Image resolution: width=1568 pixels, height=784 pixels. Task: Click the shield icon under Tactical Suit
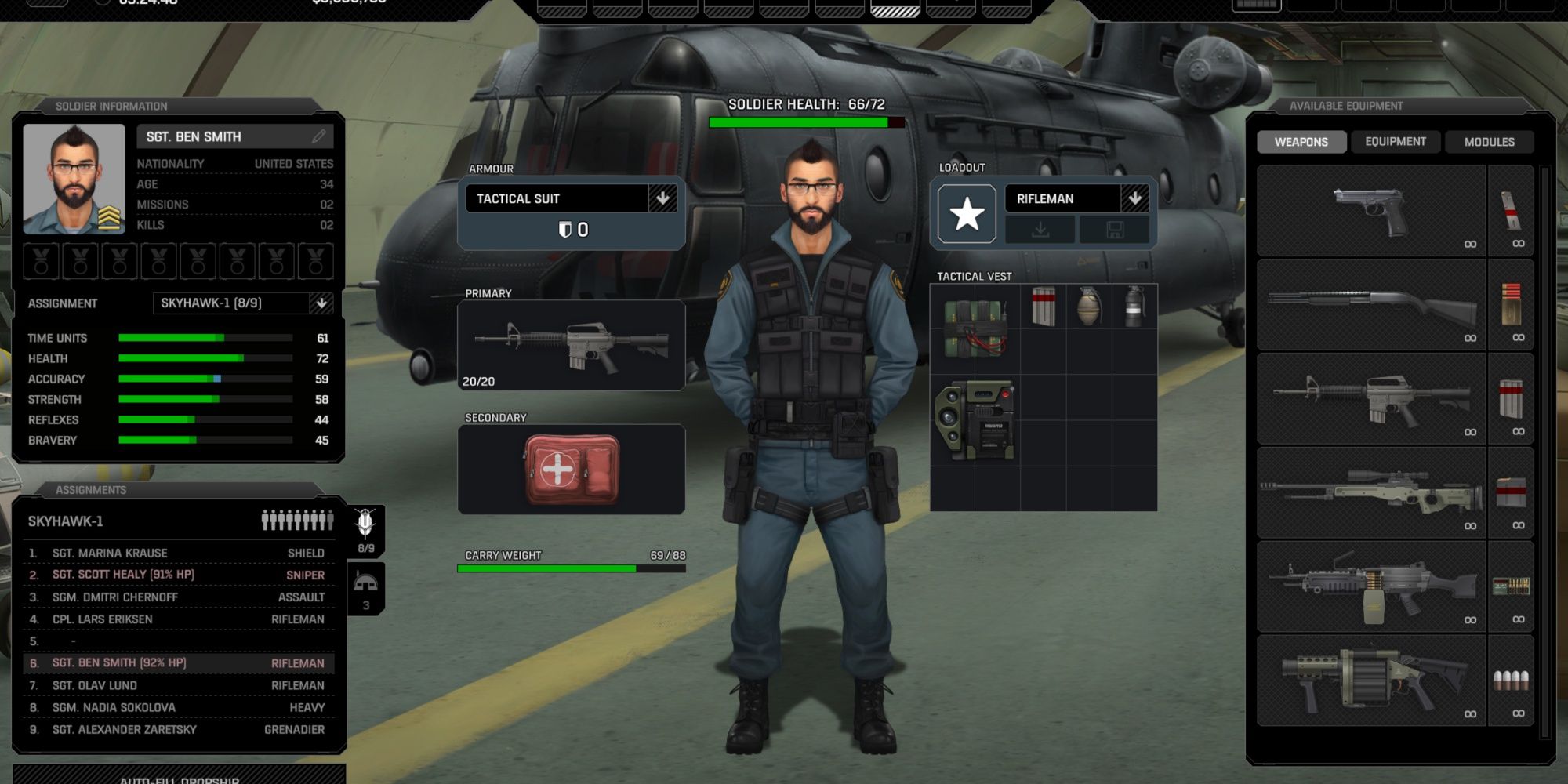point(567,229)
